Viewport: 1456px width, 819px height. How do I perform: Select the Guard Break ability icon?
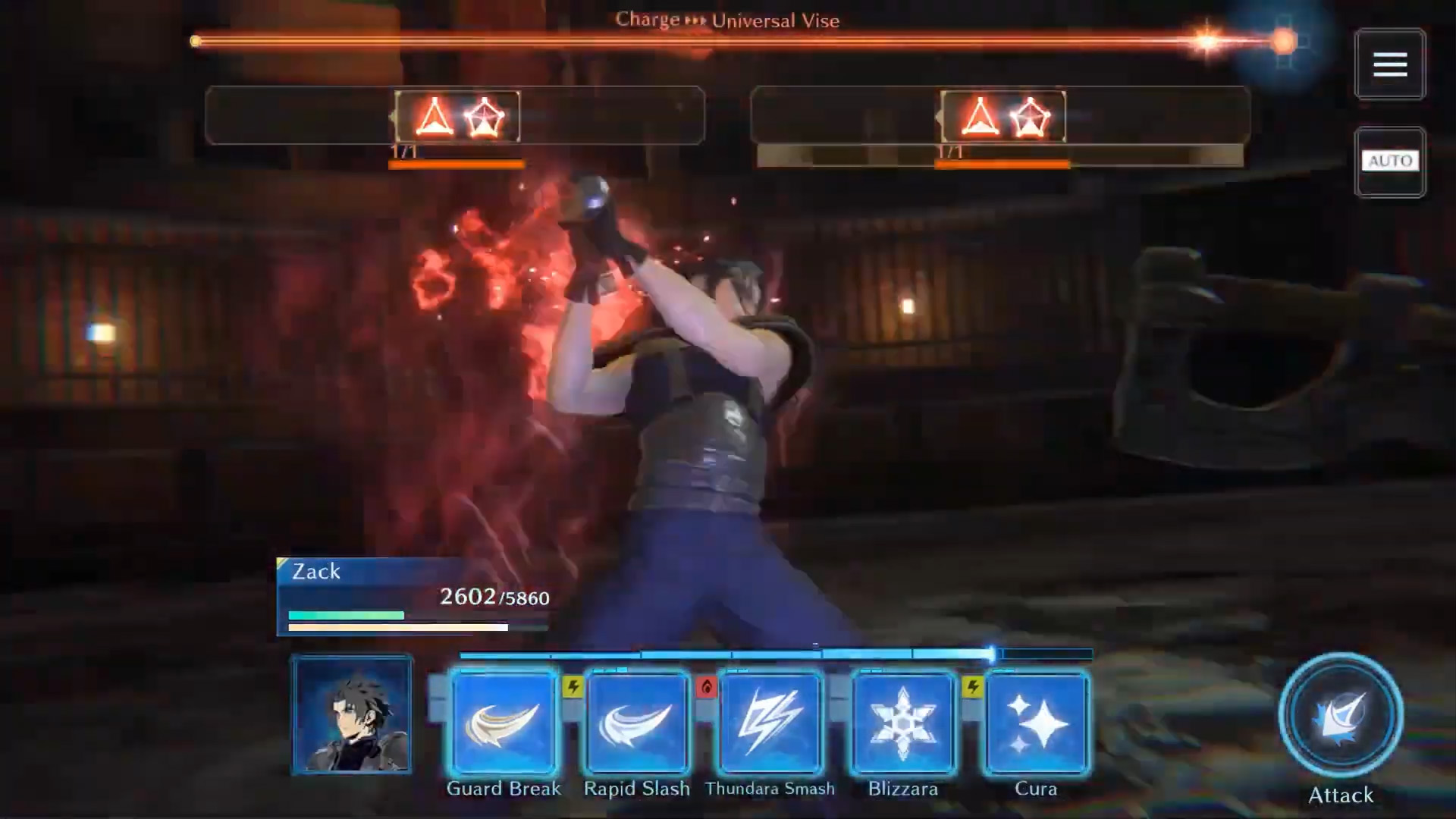[503, 723]
